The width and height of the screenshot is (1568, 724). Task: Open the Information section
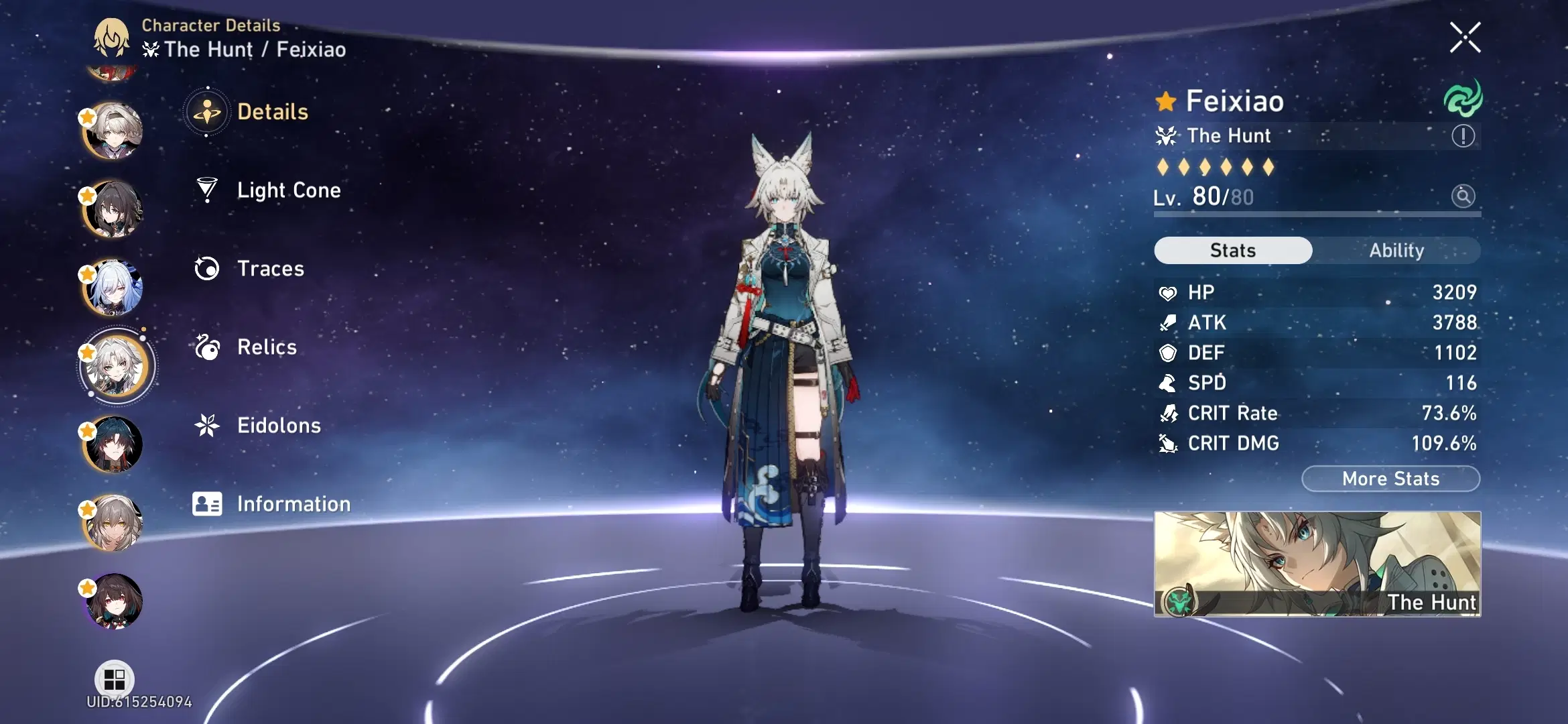[x=293, y=503]
